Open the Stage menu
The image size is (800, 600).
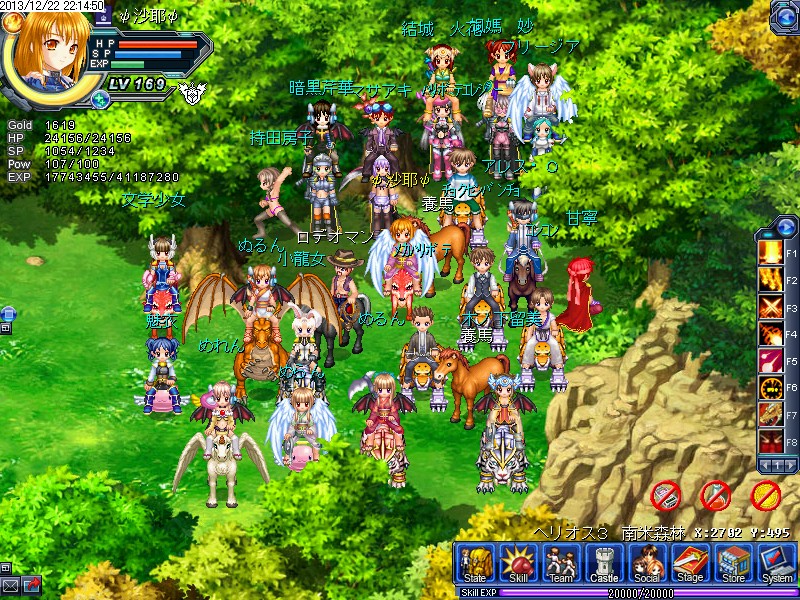tap(690, 565)
